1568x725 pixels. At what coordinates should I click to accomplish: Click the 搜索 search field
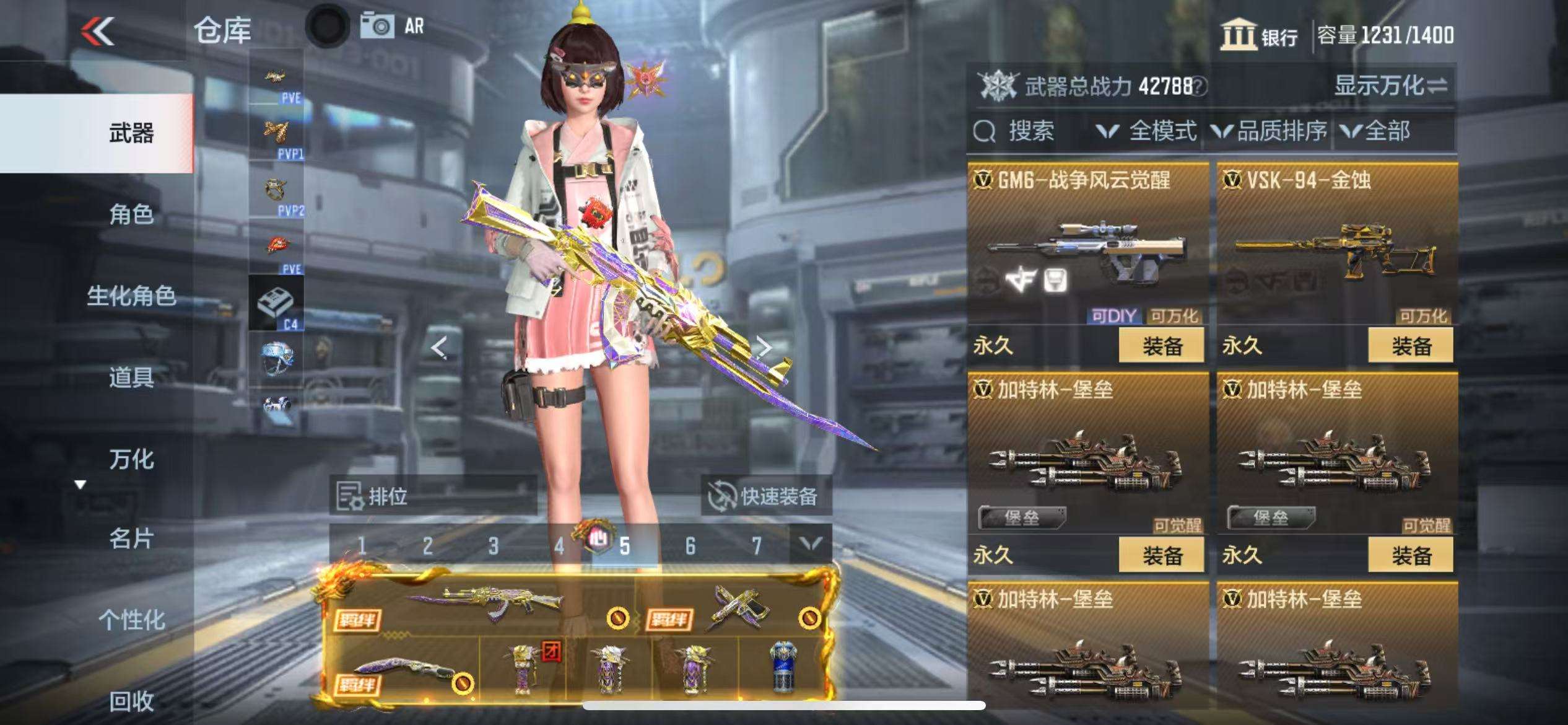tap(1029, 131)
